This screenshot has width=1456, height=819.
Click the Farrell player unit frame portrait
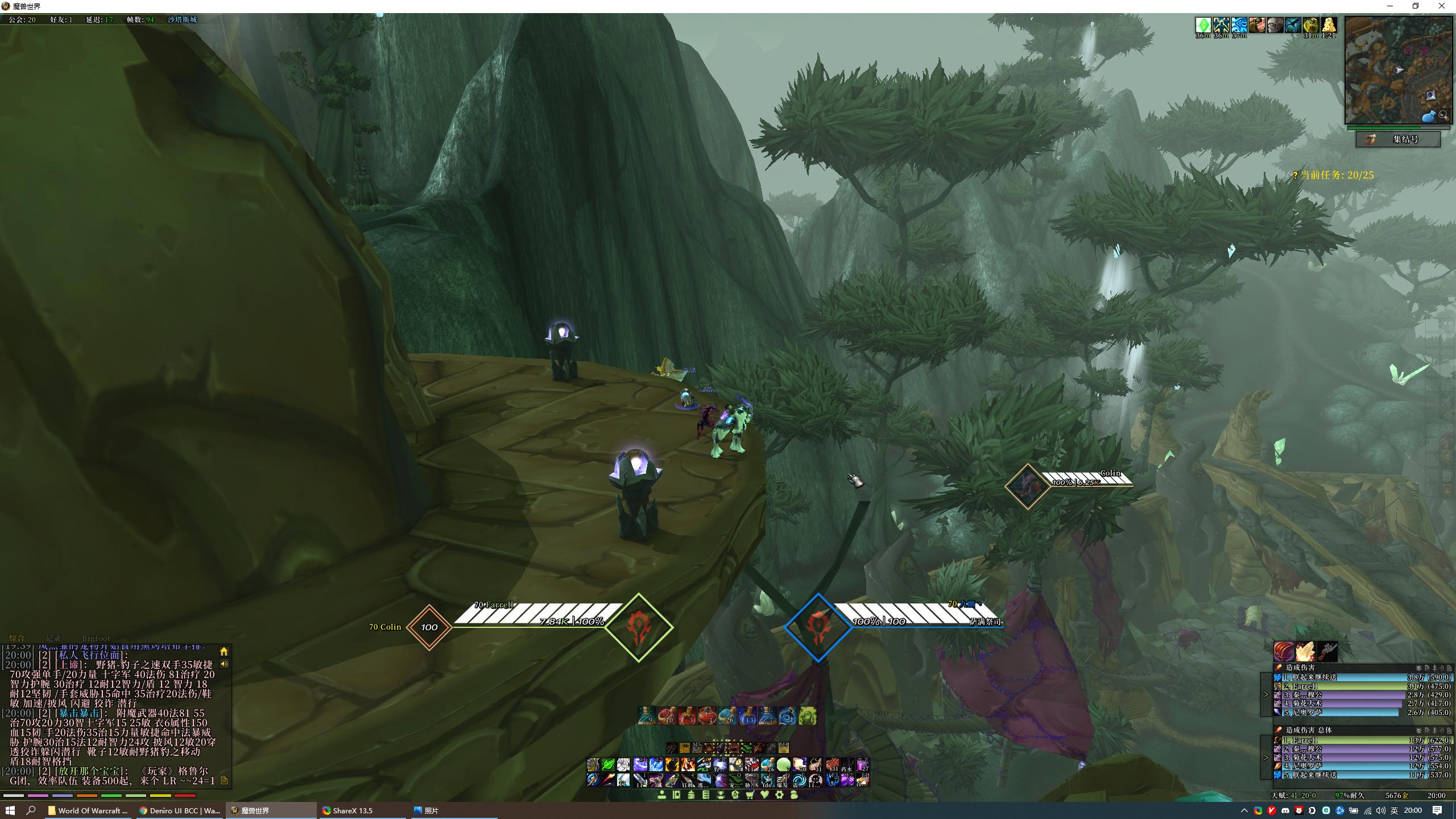click(x=638, y=628)
